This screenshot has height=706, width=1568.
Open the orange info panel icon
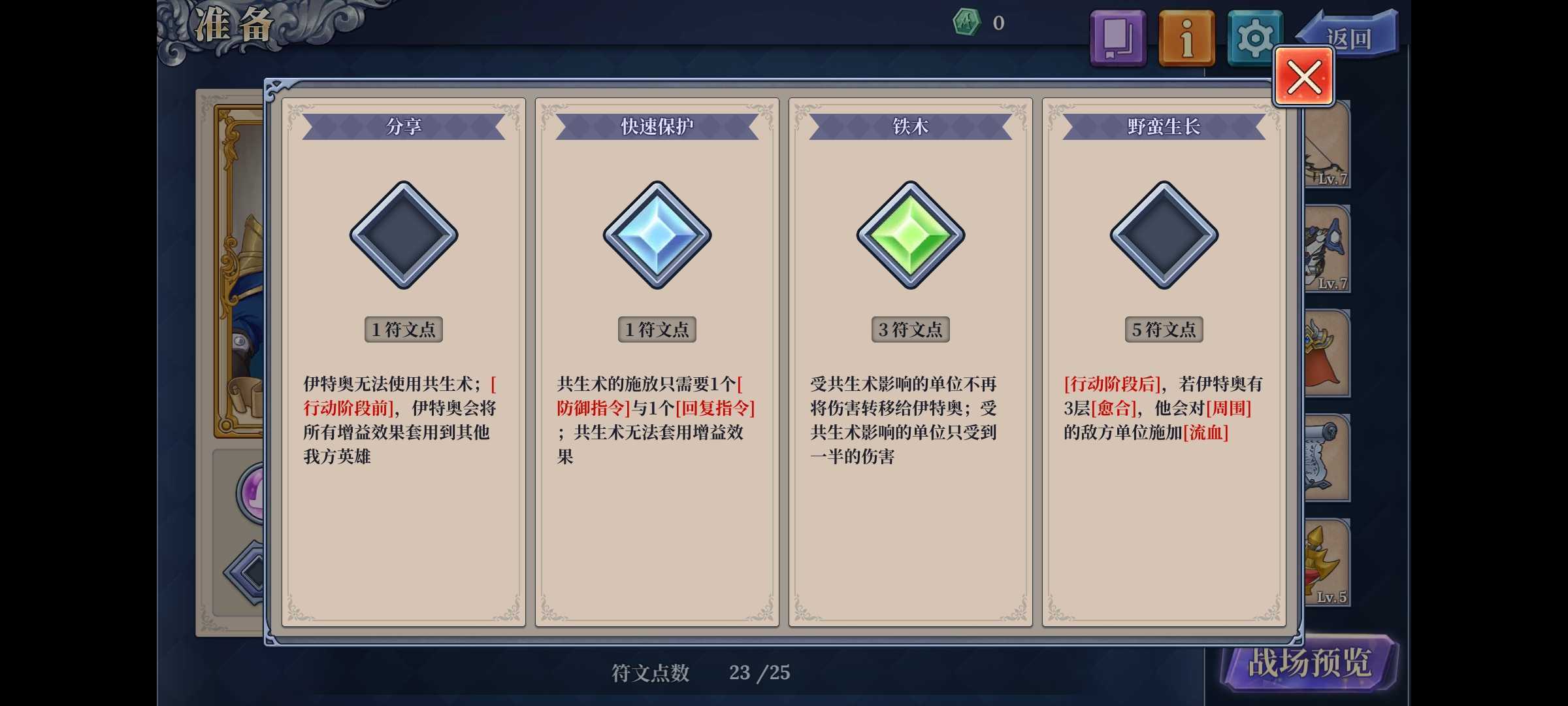pos(1187,37)
